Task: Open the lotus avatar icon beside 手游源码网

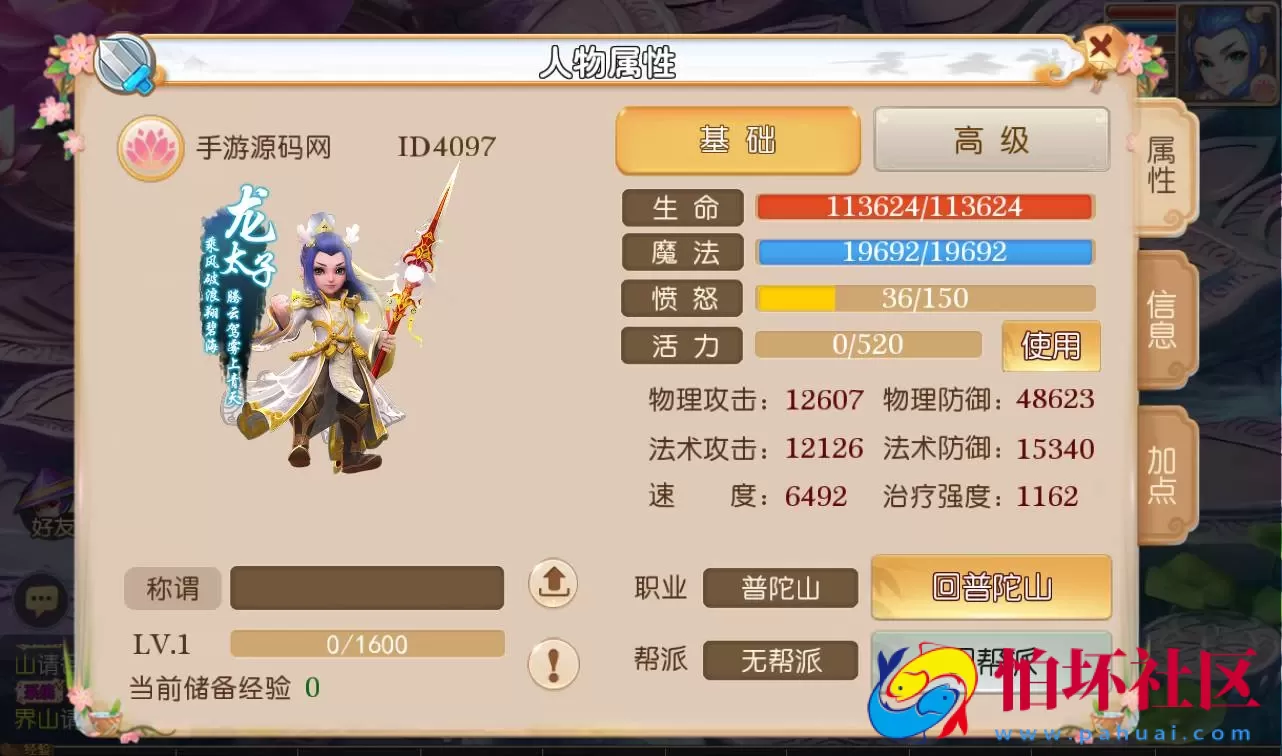Action: [x=150, y=147]
